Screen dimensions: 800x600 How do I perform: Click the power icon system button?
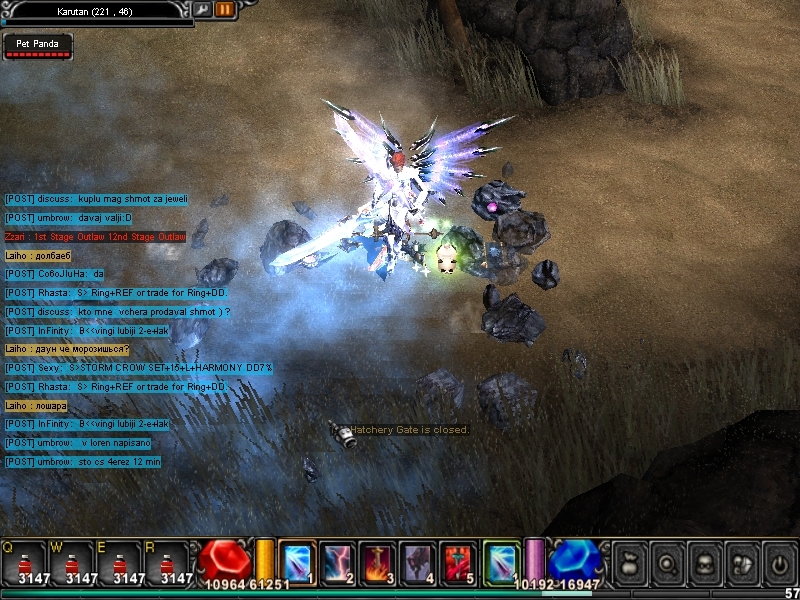click(779, 561)
